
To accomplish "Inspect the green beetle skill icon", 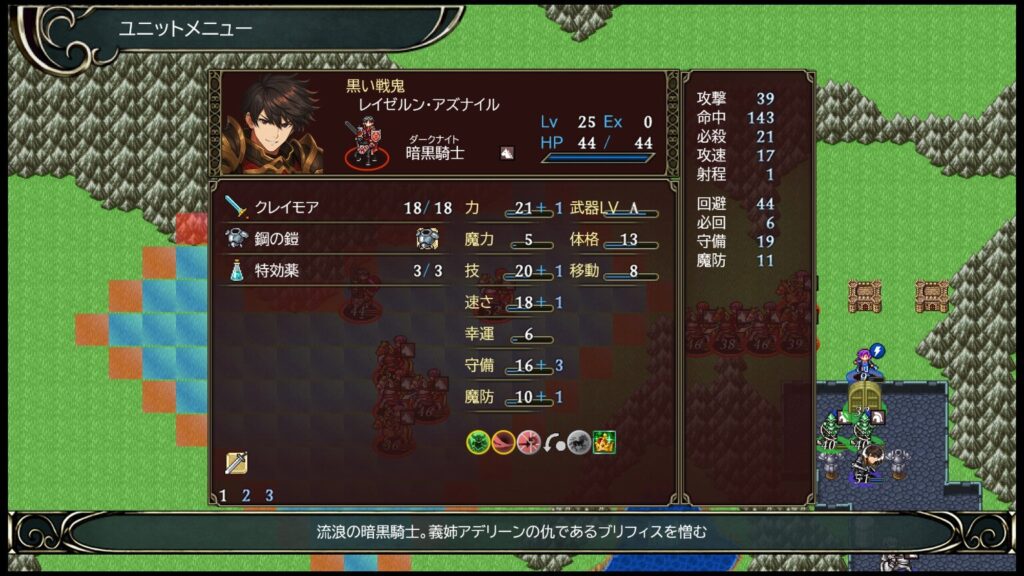I will coord(479,442).
